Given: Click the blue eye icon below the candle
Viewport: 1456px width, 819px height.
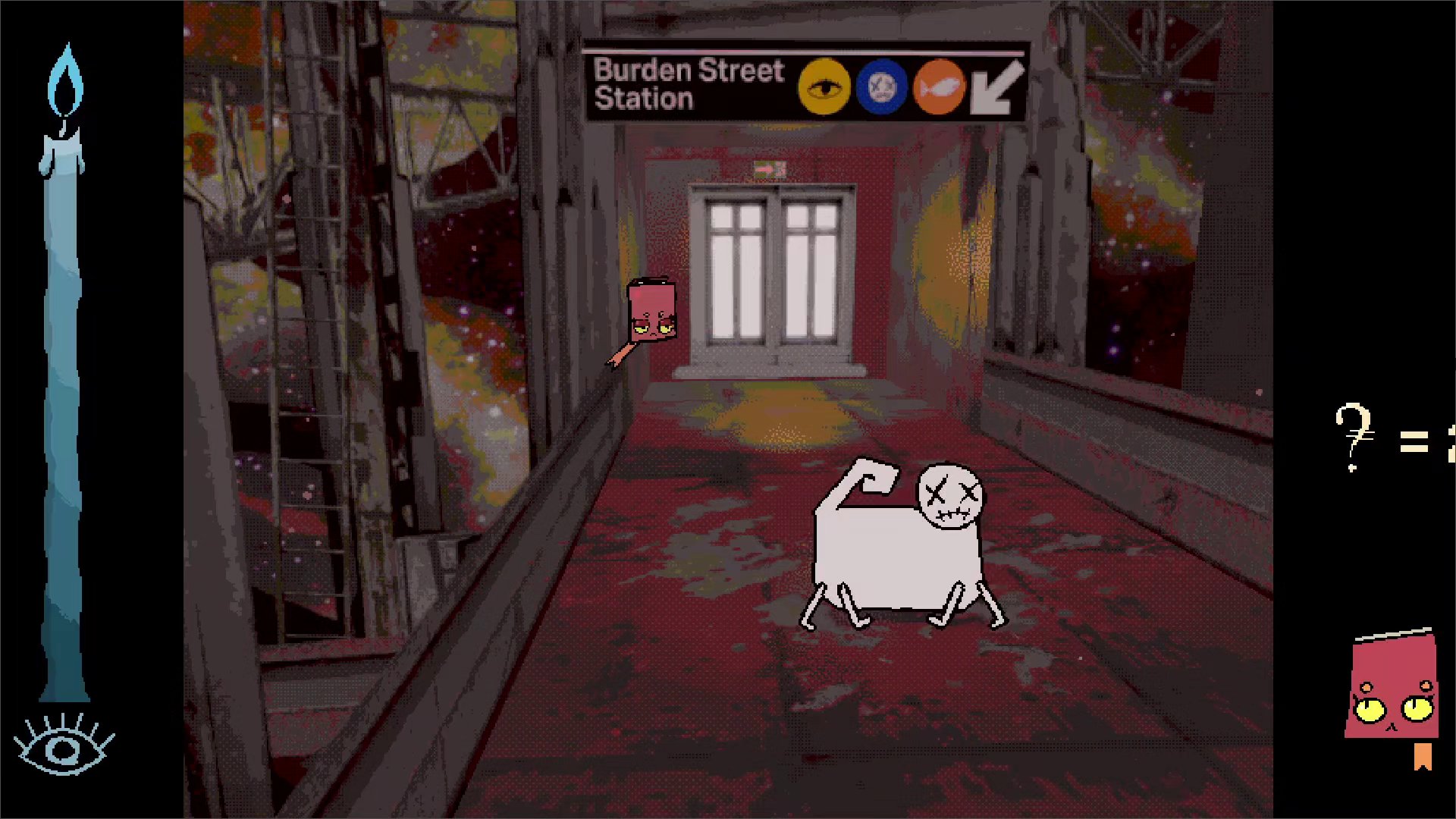Looking at the screenshot, I should tap(64, 746).
